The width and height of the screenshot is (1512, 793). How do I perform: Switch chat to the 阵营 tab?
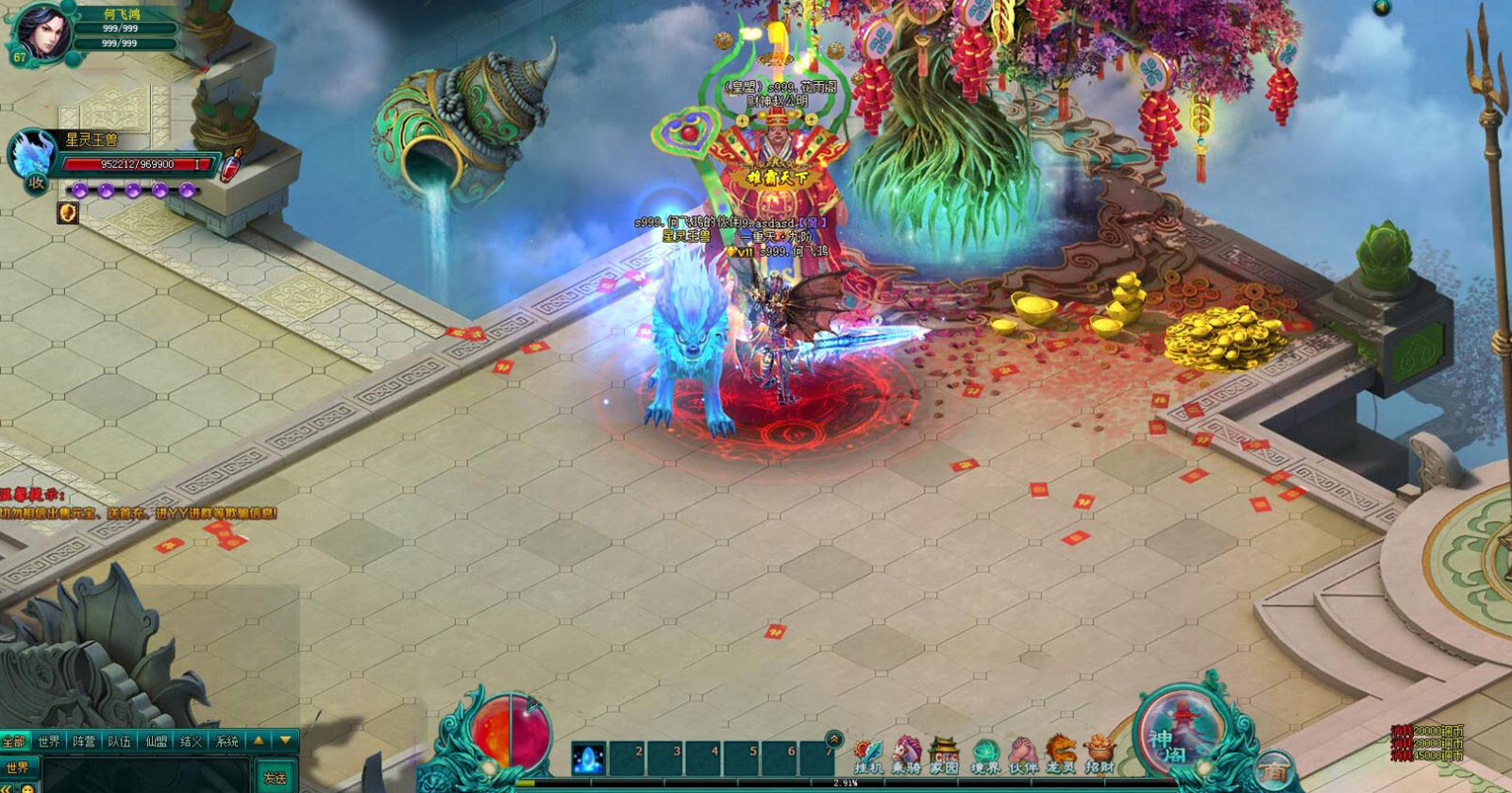point(84,742)
